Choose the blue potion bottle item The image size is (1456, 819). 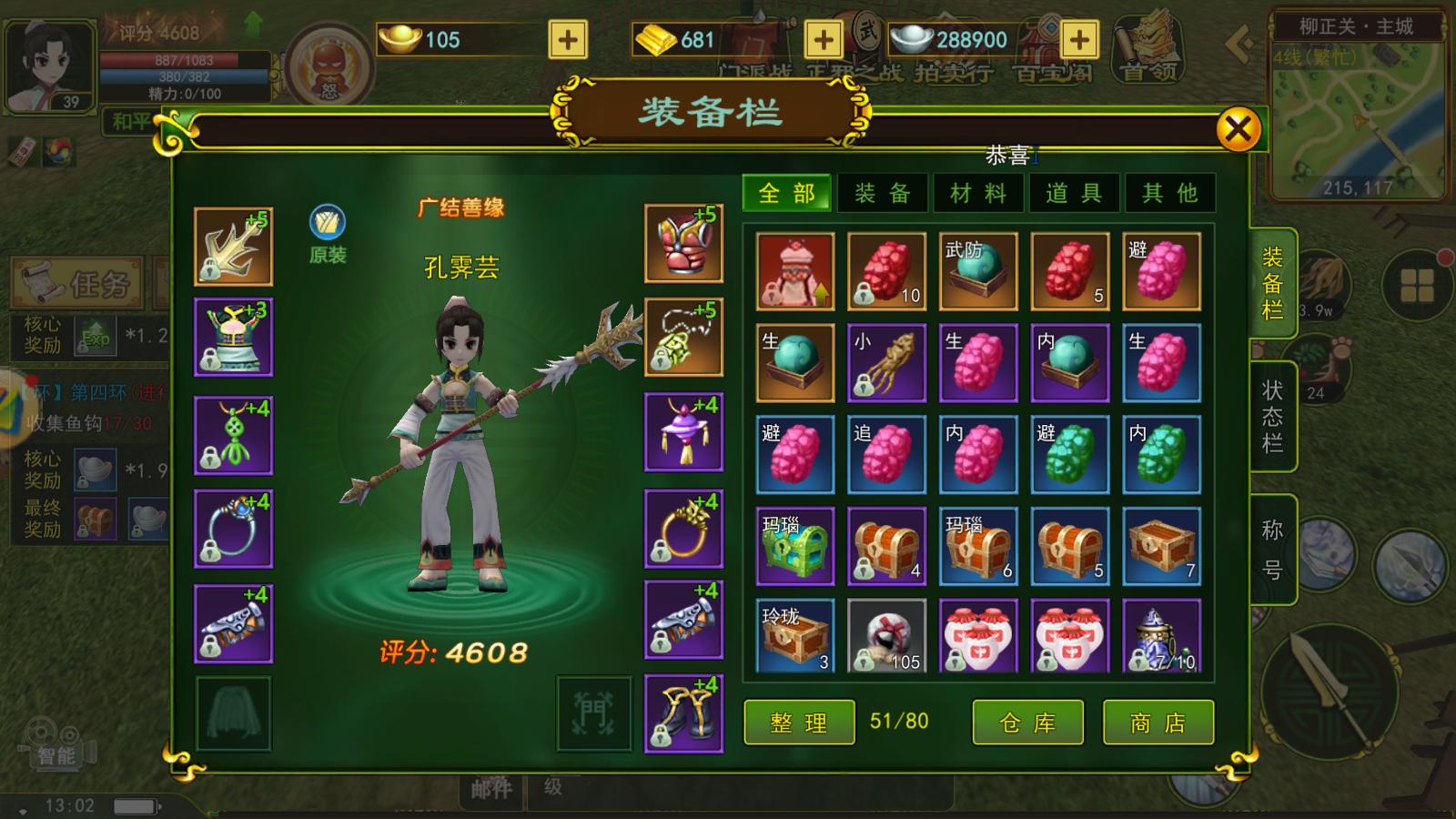pyautogui.click(x=1161, y=636)
